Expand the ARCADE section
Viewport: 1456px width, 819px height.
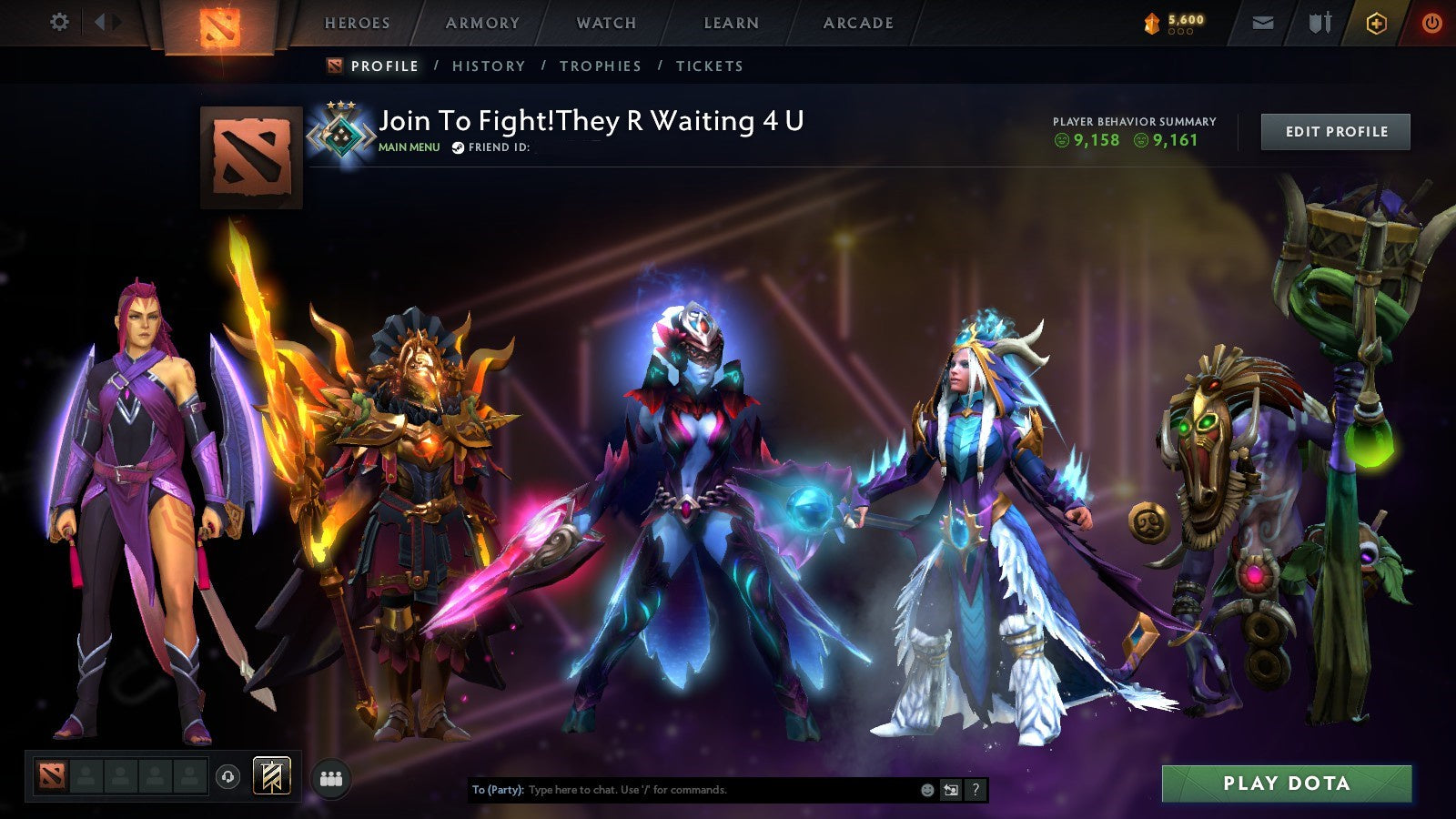pos(856,23)
